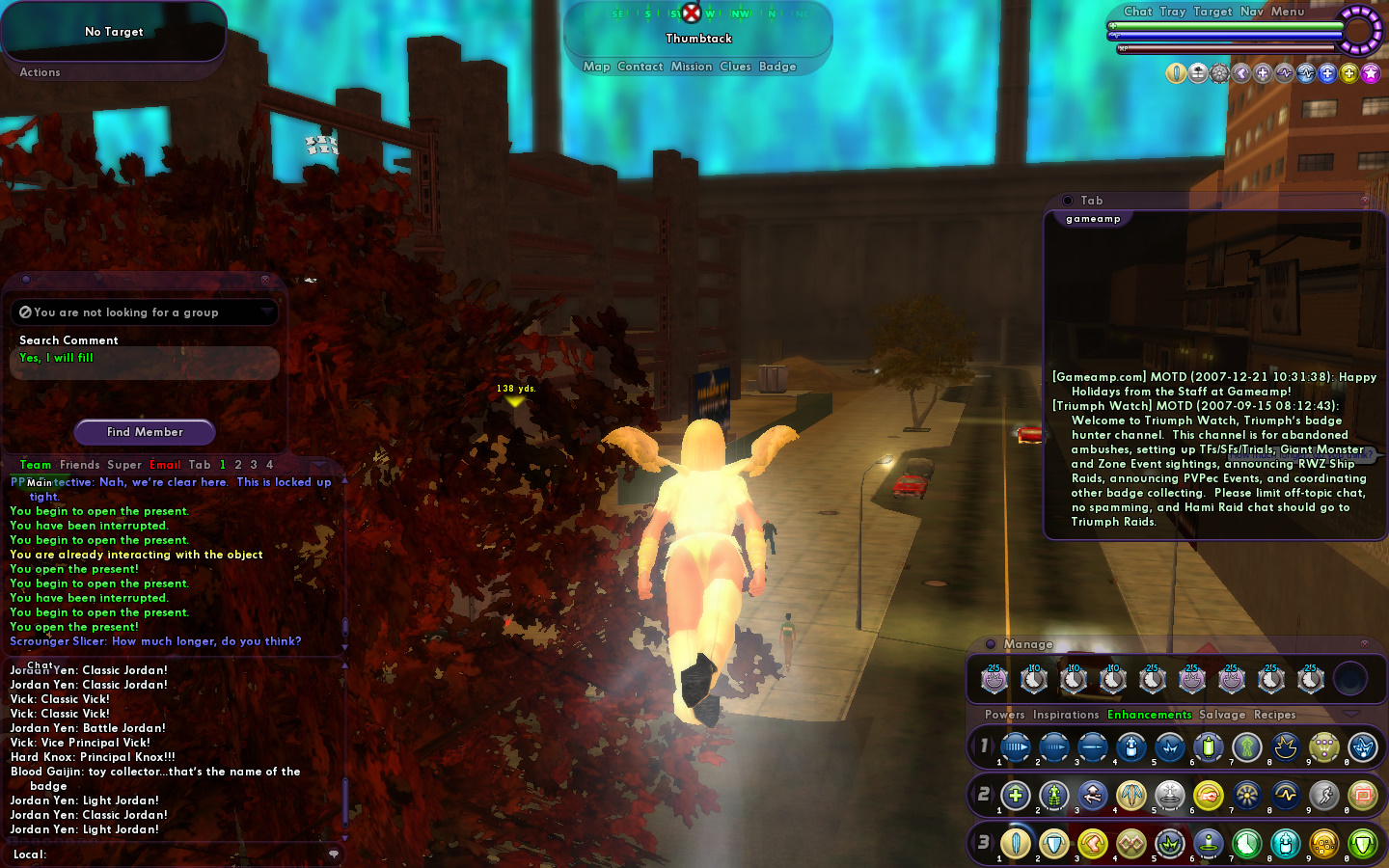Open the top-right Menu option
This screenshot has width=1389, height=868.
coord(1287,12)
